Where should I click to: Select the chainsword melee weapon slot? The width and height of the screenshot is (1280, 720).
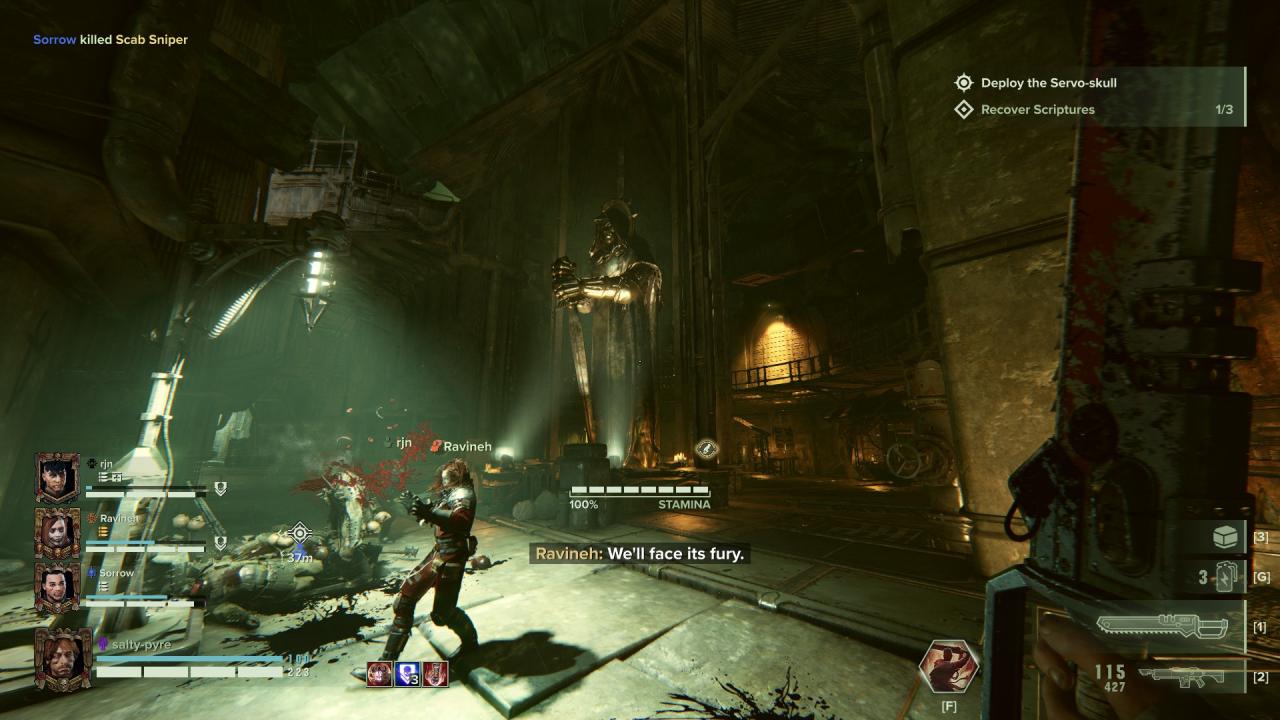coord(1161,627)
